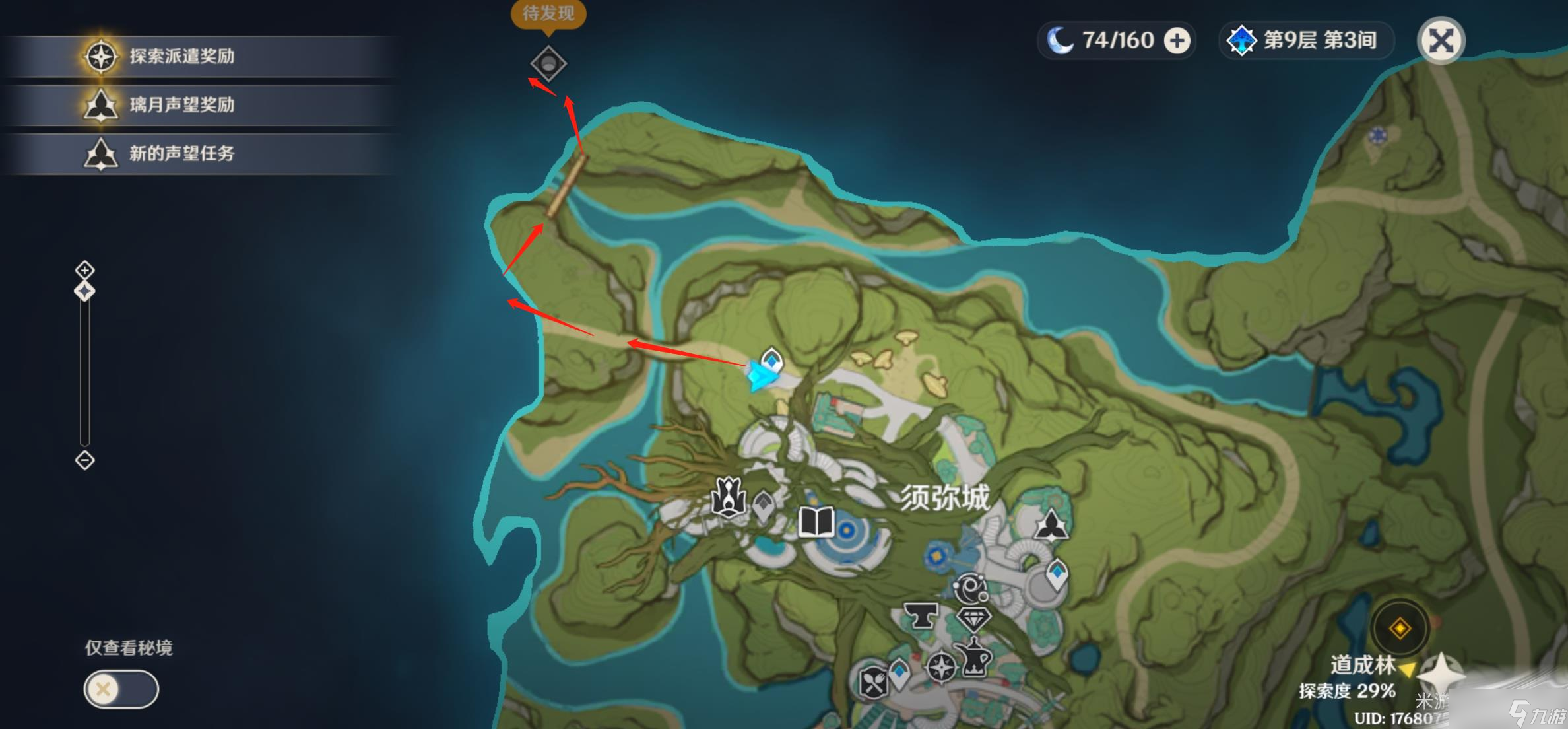Select the 待发现 undiscovered domain marker
Image resolution: width=1568 pixels, height=729 pixels.
pos(548,63)
